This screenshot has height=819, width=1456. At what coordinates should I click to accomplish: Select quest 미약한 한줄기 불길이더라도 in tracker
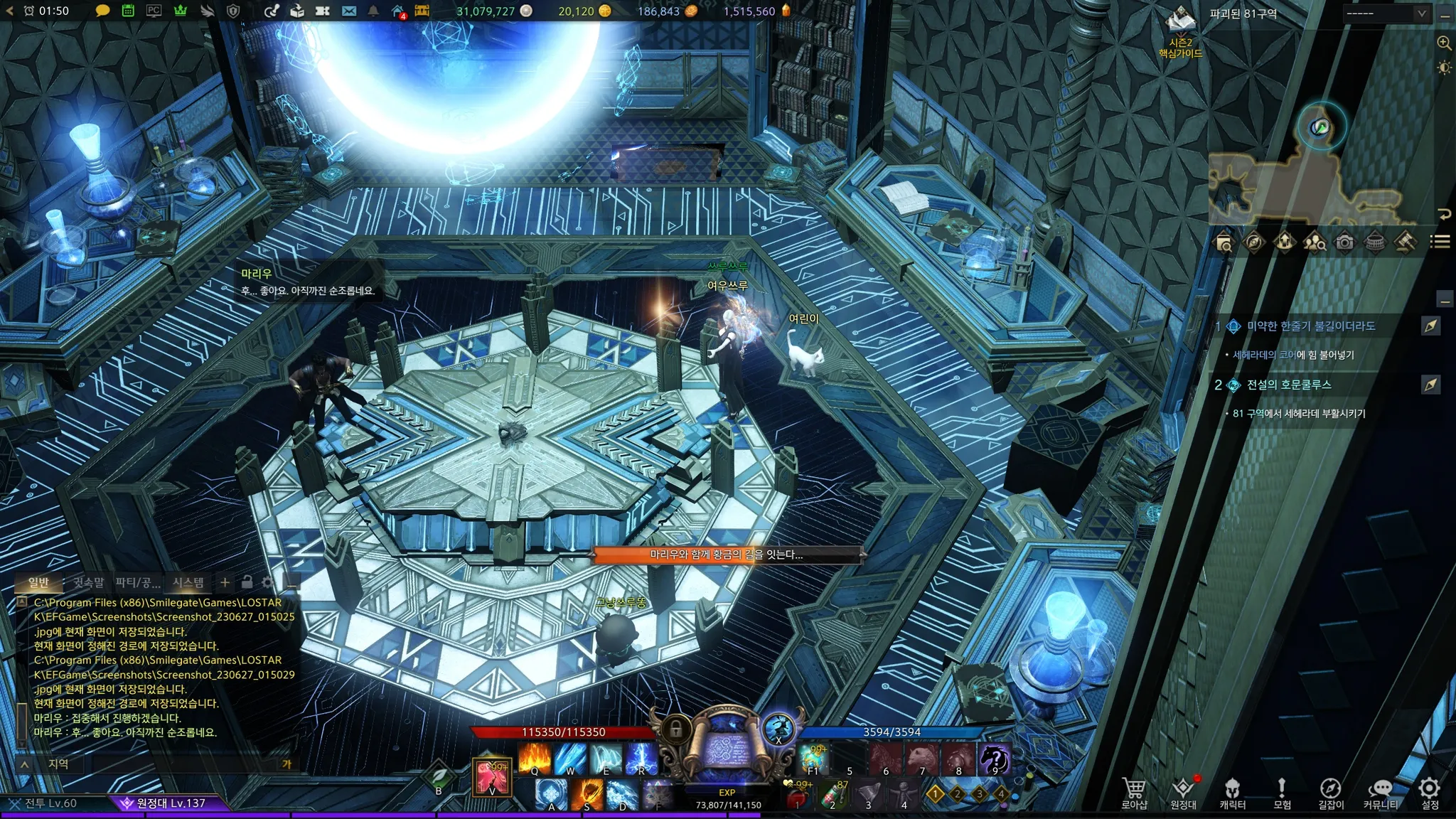tap(1310, 326)
